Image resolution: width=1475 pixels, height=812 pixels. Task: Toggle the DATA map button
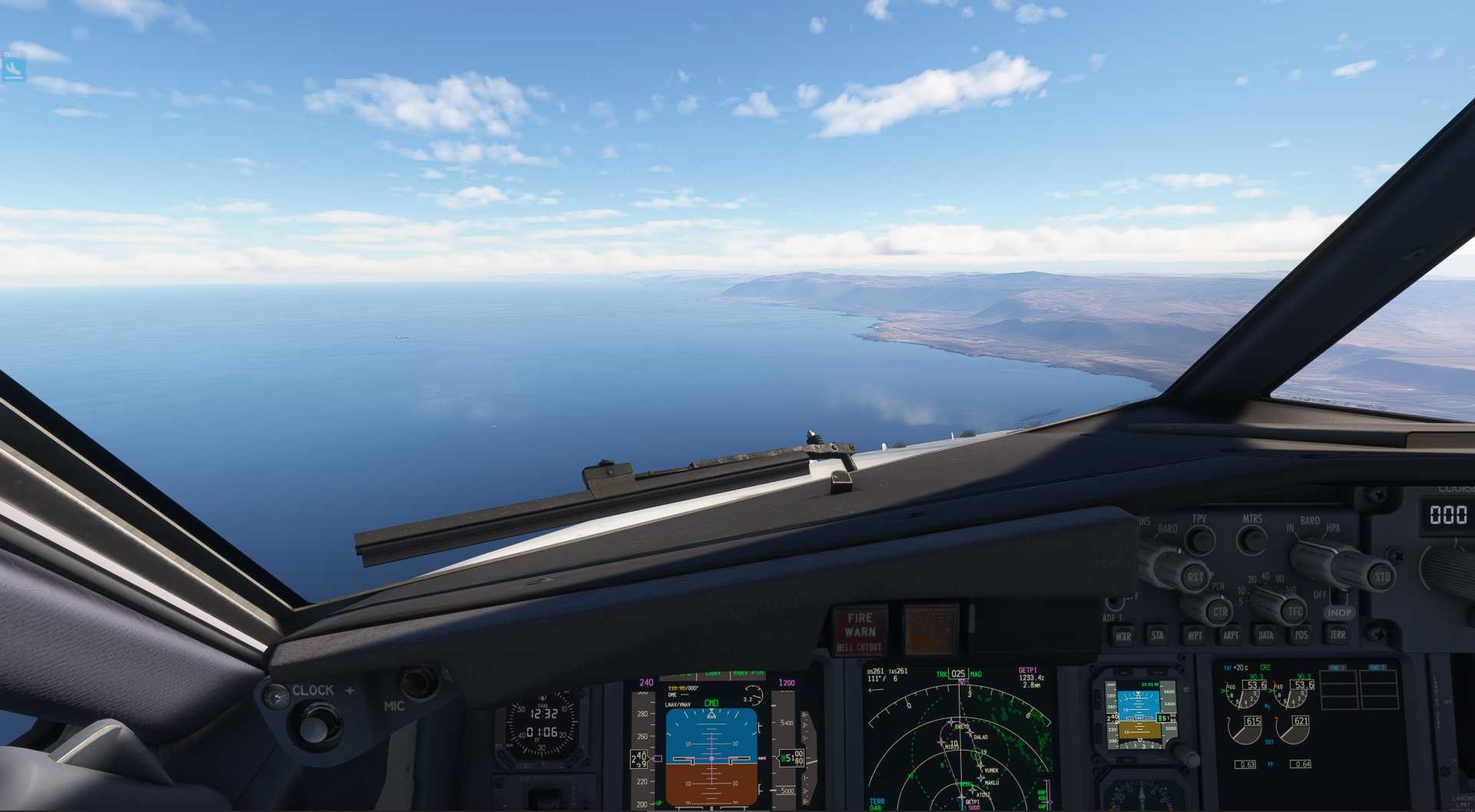1265,635
